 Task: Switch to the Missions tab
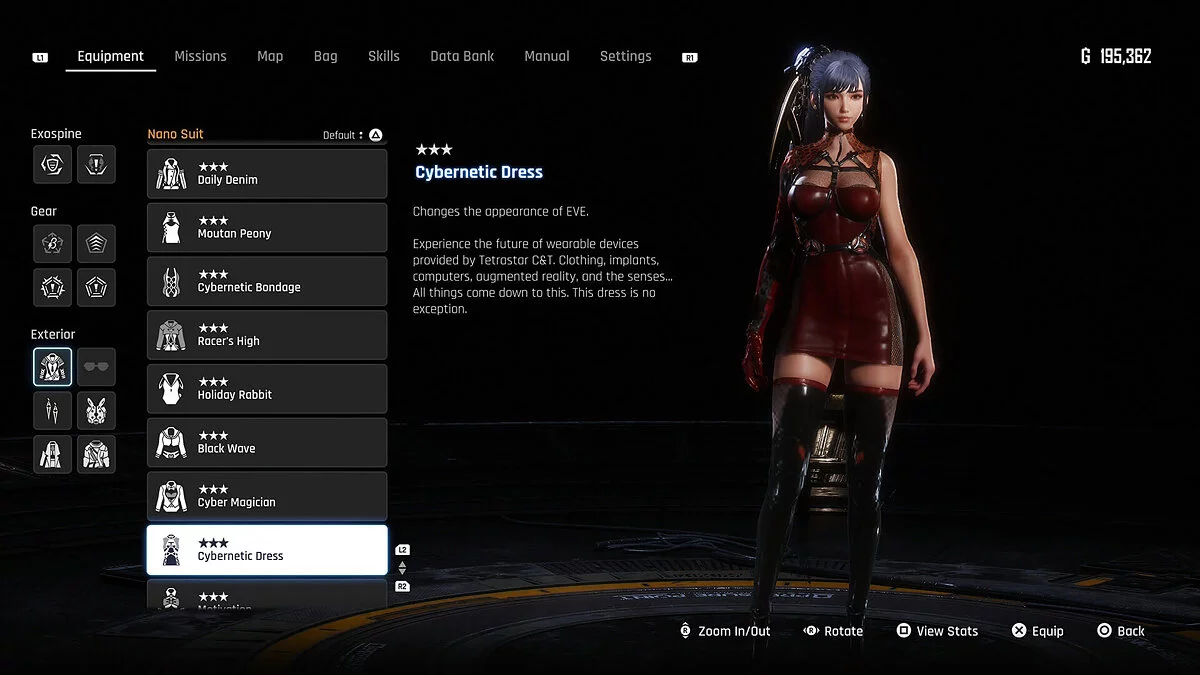click(x=200, y=56)
